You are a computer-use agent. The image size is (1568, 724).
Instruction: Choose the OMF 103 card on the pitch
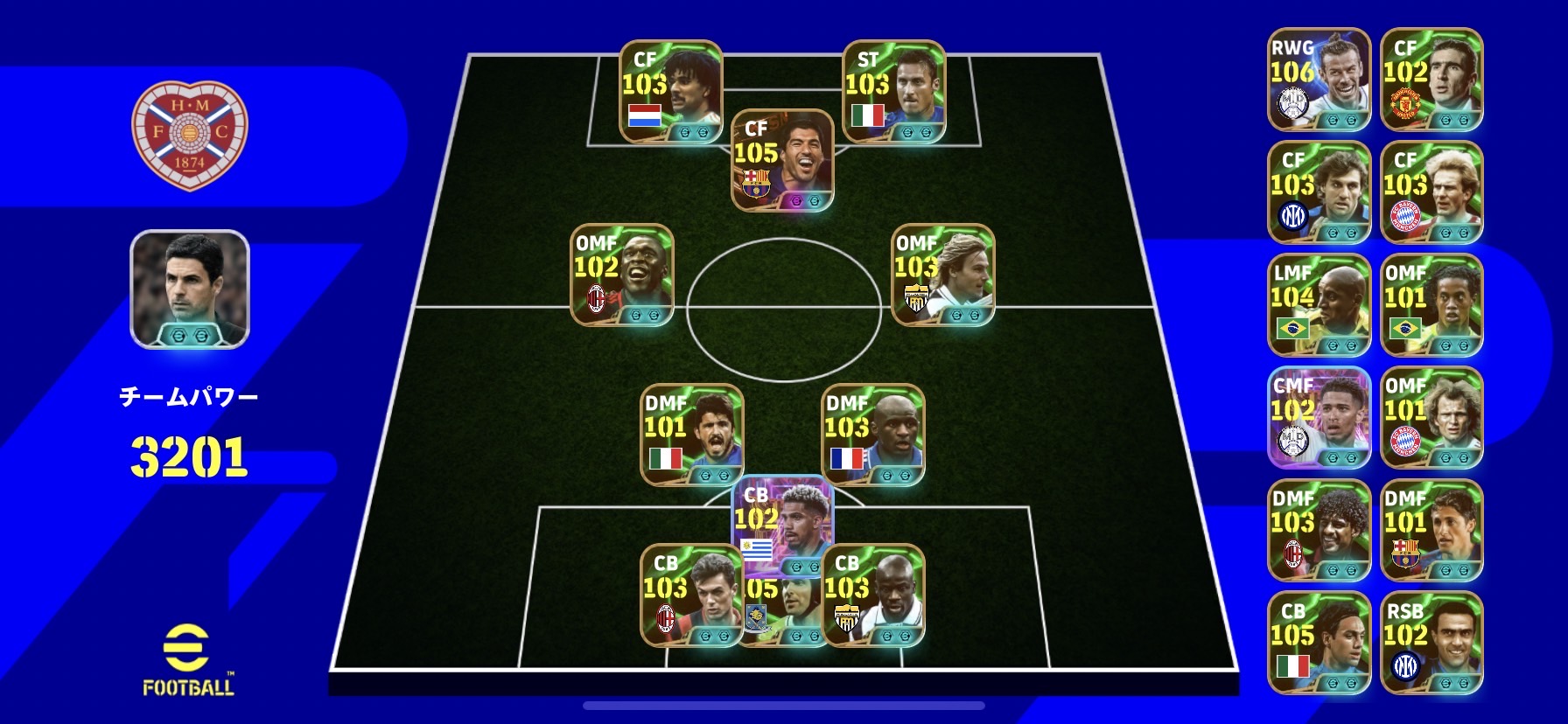[x=942, y=275]
